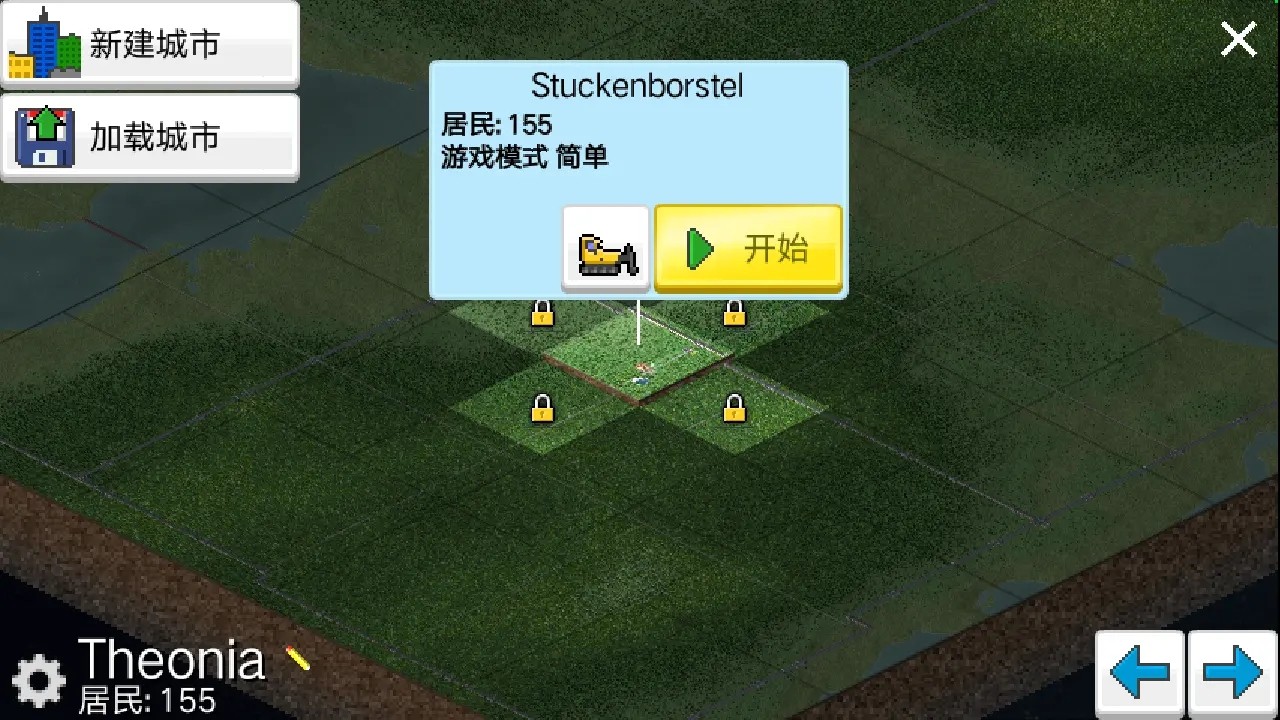
Task: Click the bottom-right padlock tile
Action: [x=735, y=409]
